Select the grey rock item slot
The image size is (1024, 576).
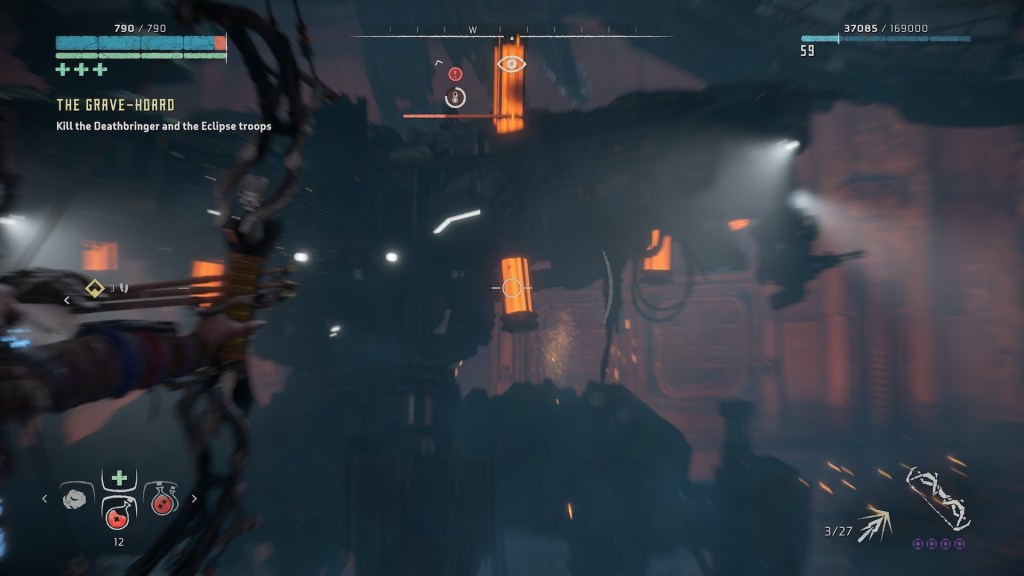pos(74,499)
